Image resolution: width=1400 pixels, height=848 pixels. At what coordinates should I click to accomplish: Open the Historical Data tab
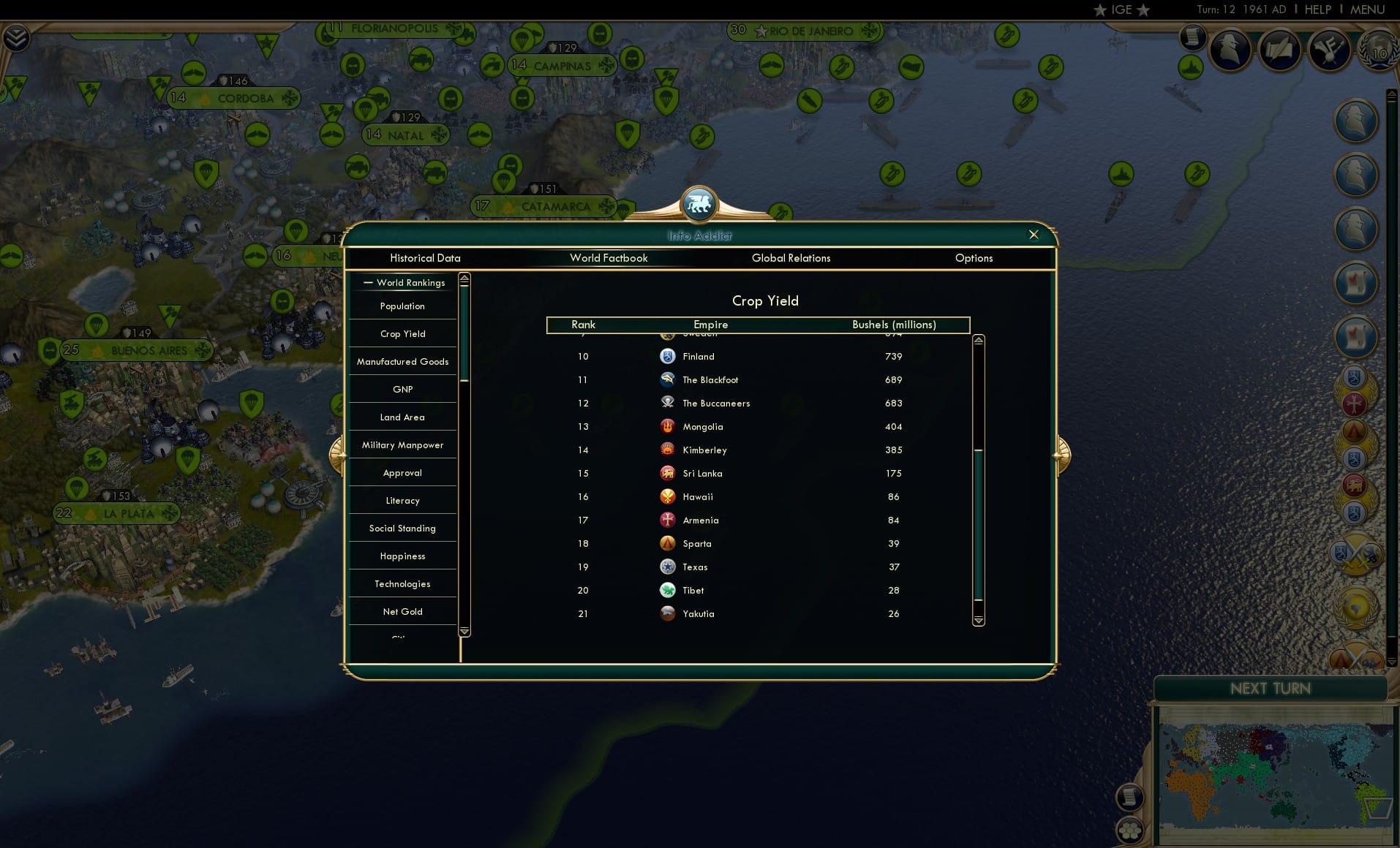click(426, 258)
